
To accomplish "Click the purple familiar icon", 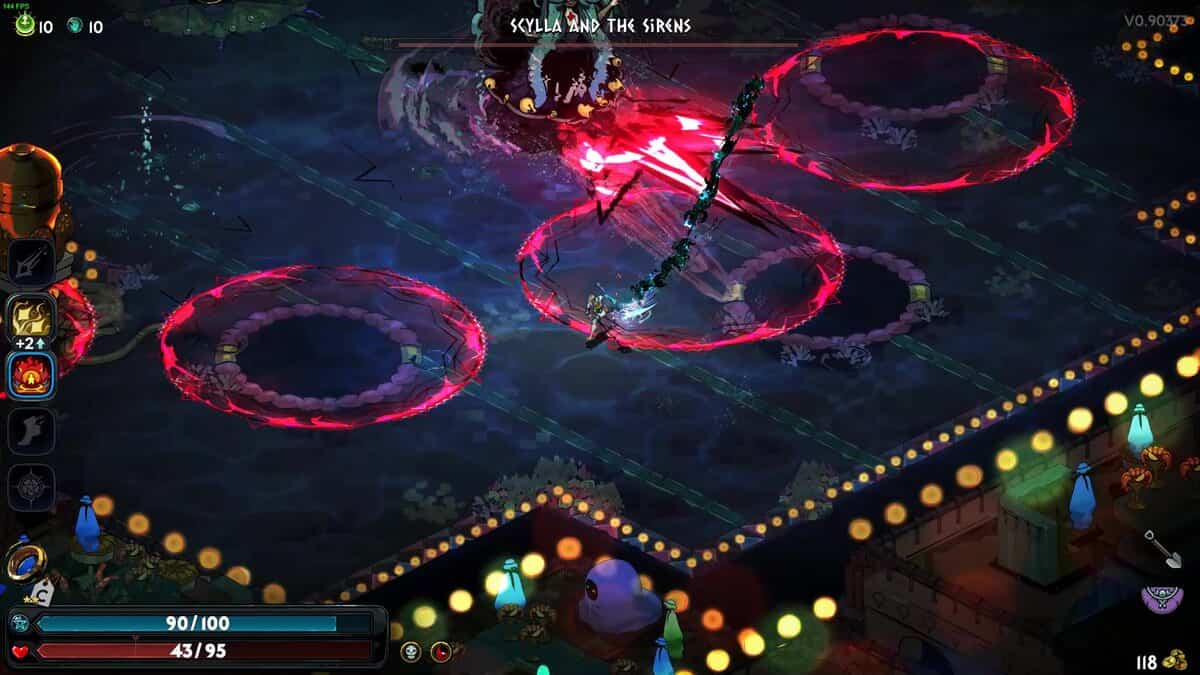I will tap(1159, 598).
